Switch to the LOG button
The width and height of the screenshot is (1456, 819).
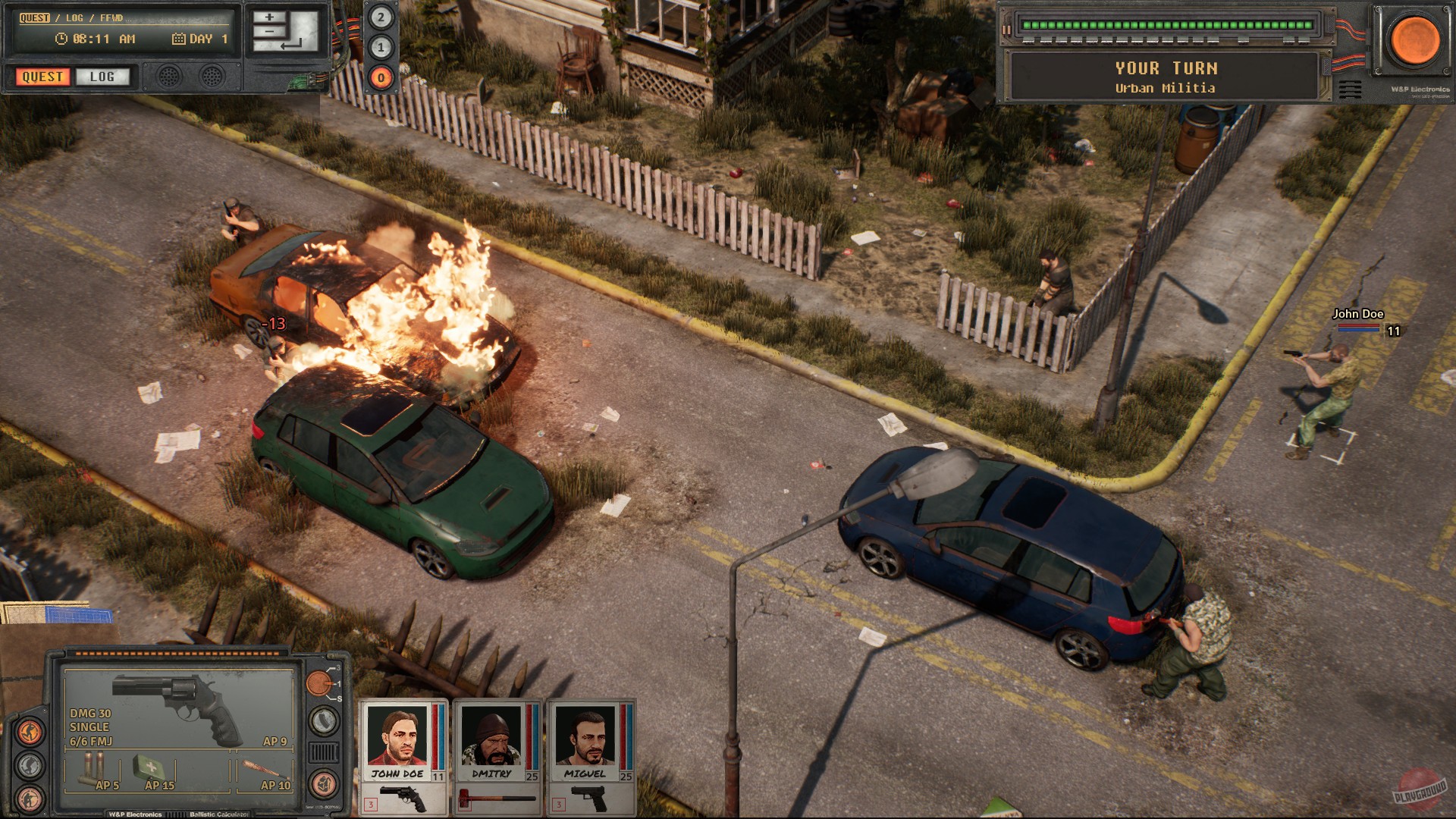tap(102, 77)
